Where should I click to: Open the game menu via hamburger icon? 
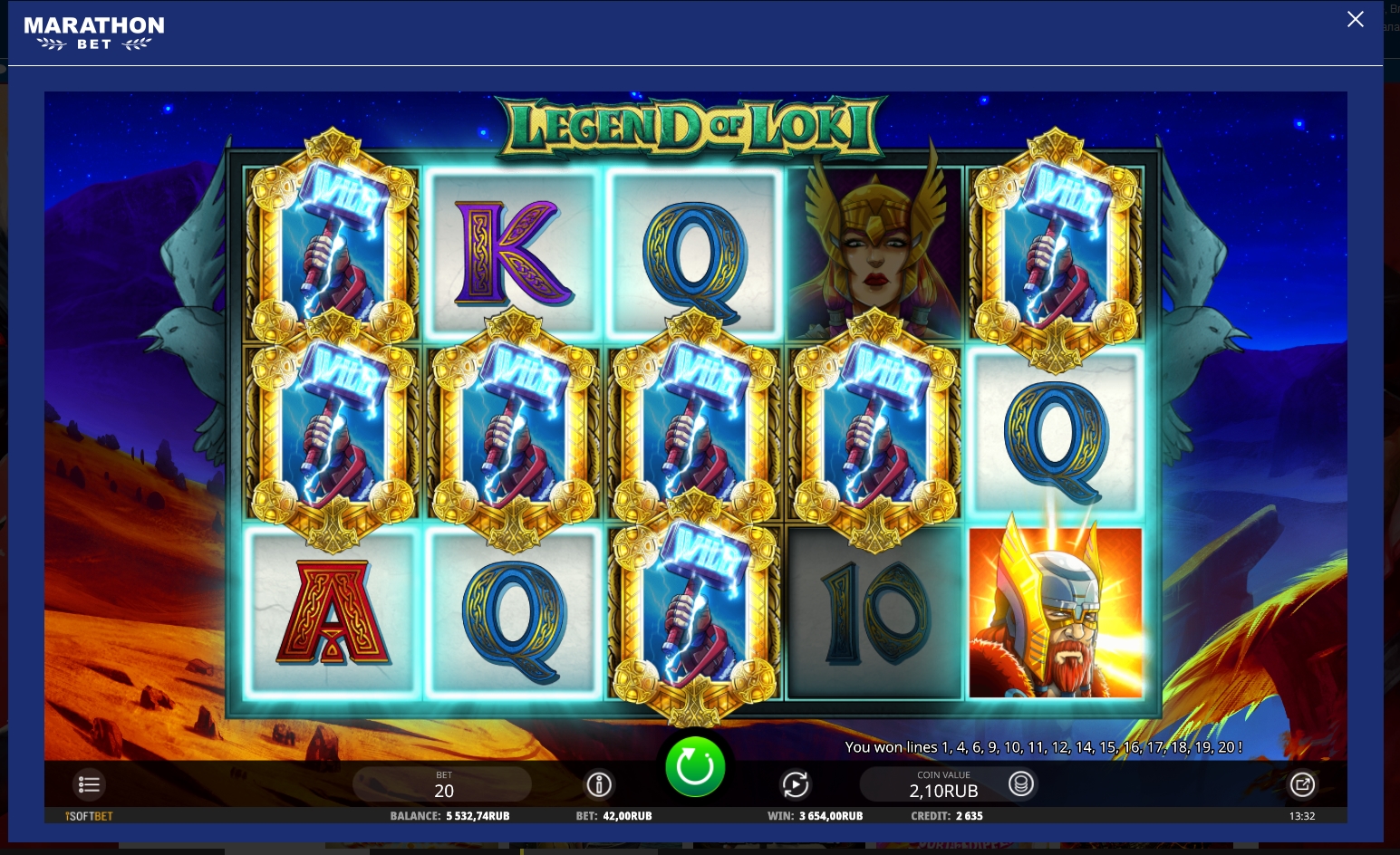click(89, 784)
